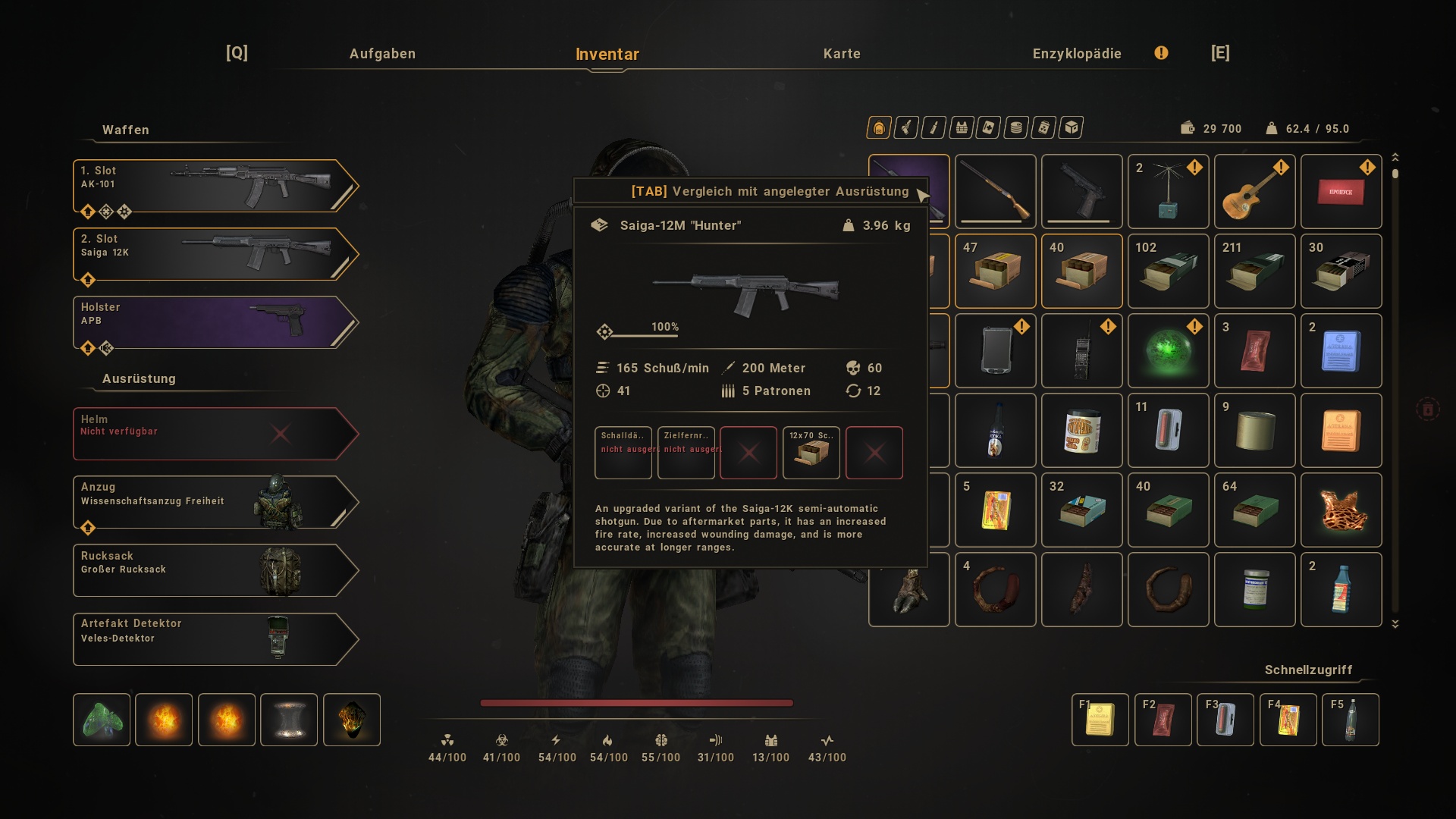Select the weapons filter icon
This screenshot has width=1456, height=819.
pos(905,127)
